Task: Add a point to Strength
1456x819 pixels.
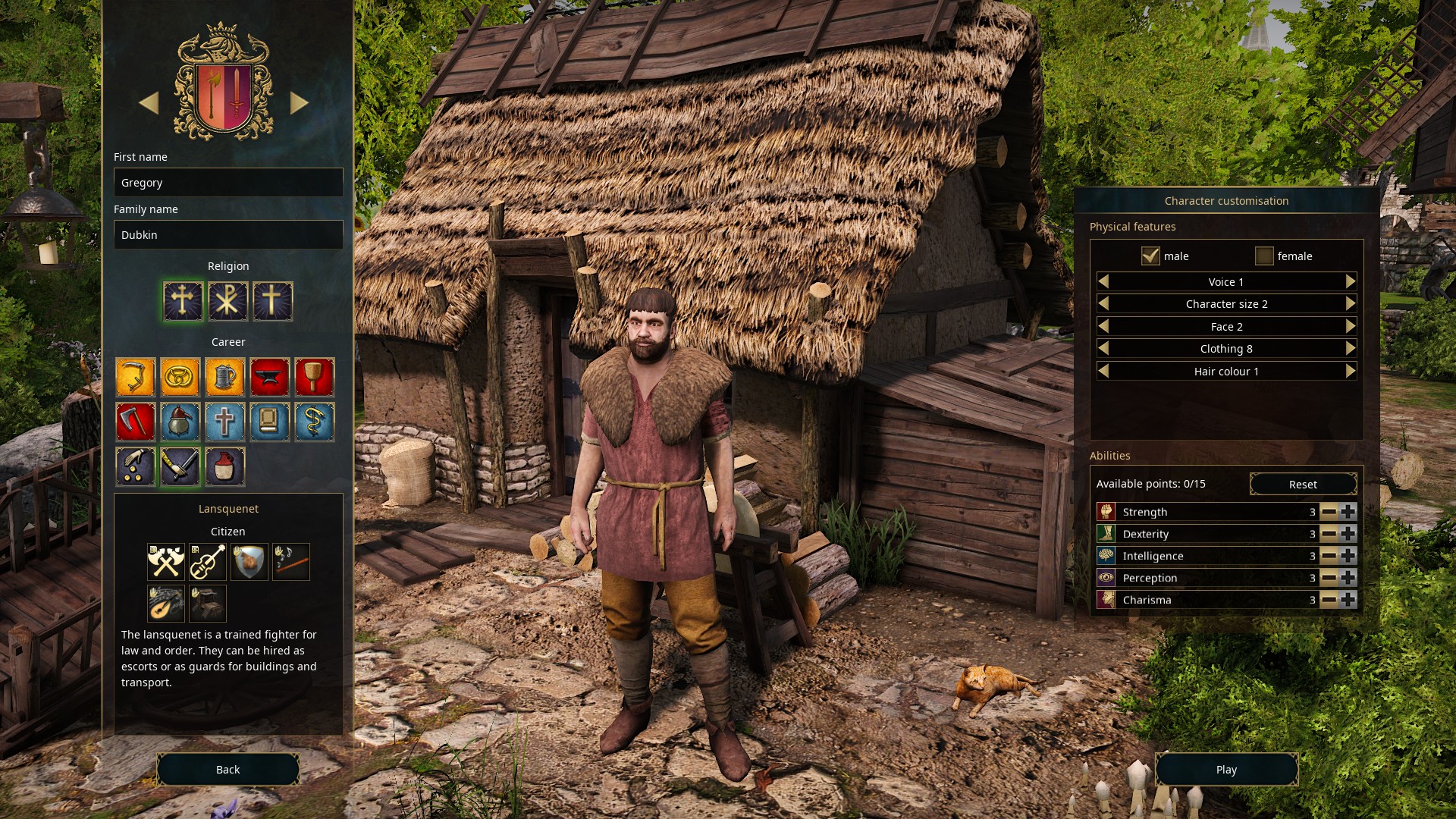Action: [1348, 512]
